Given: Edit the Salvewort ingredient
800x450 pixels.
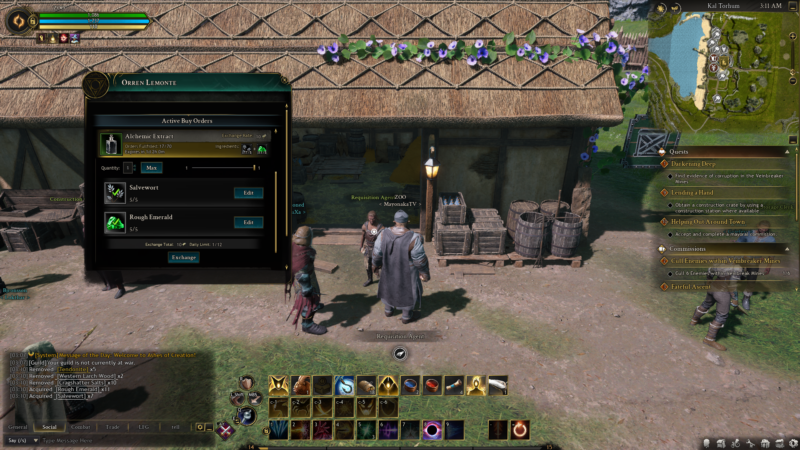Looking at the screenshot, I should (x=248, y=192).
